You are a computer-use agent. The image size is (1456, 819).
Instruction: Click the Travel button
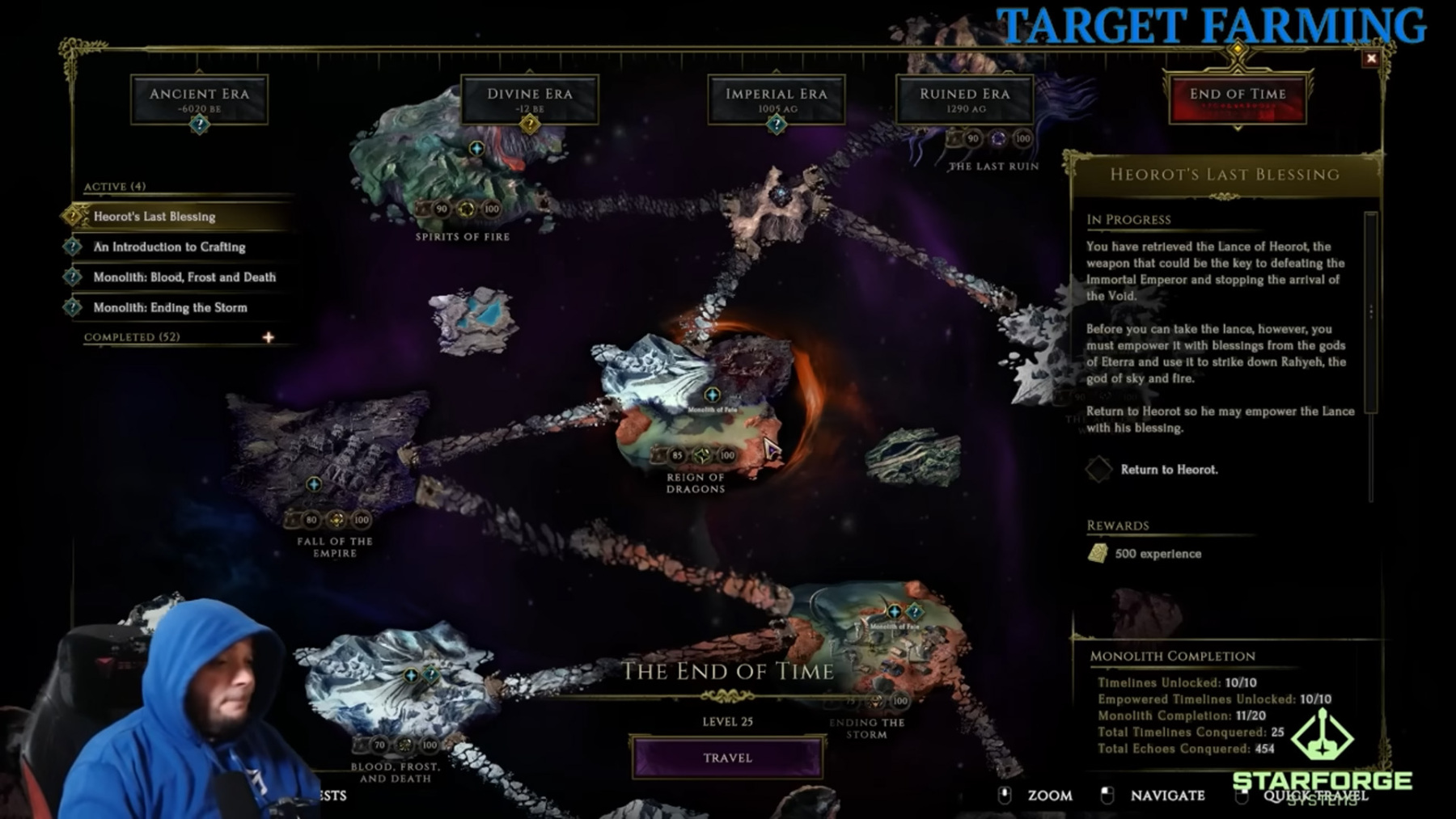click(727, 758)
